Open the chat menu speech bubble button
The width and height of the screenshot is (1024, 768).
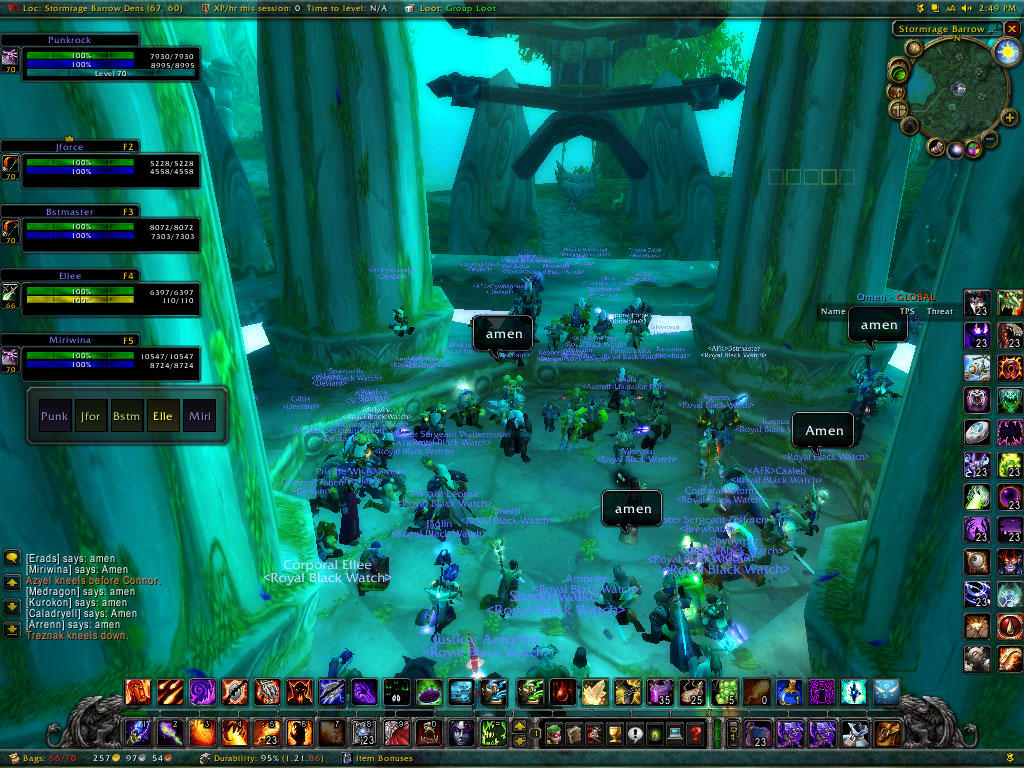coord(12,558)
